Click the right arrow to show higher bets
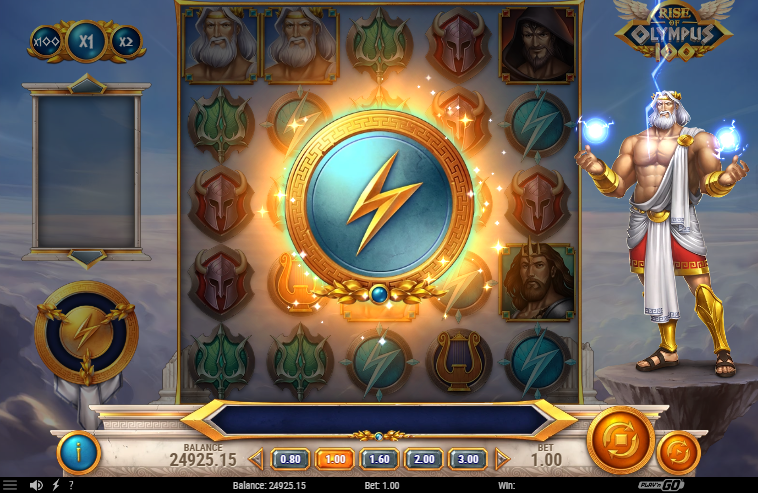This screenshot has width=758, height=493. coord(502,459)
